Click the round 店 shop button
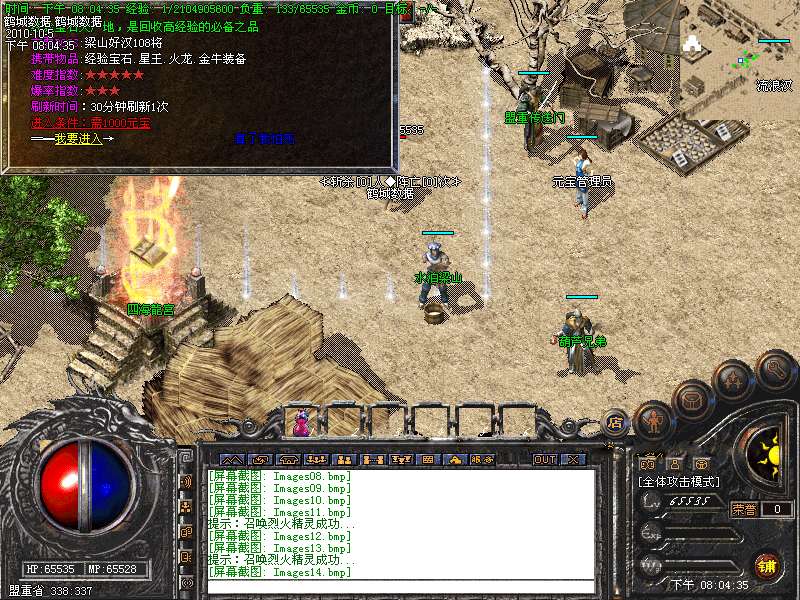 coord(616,424)
